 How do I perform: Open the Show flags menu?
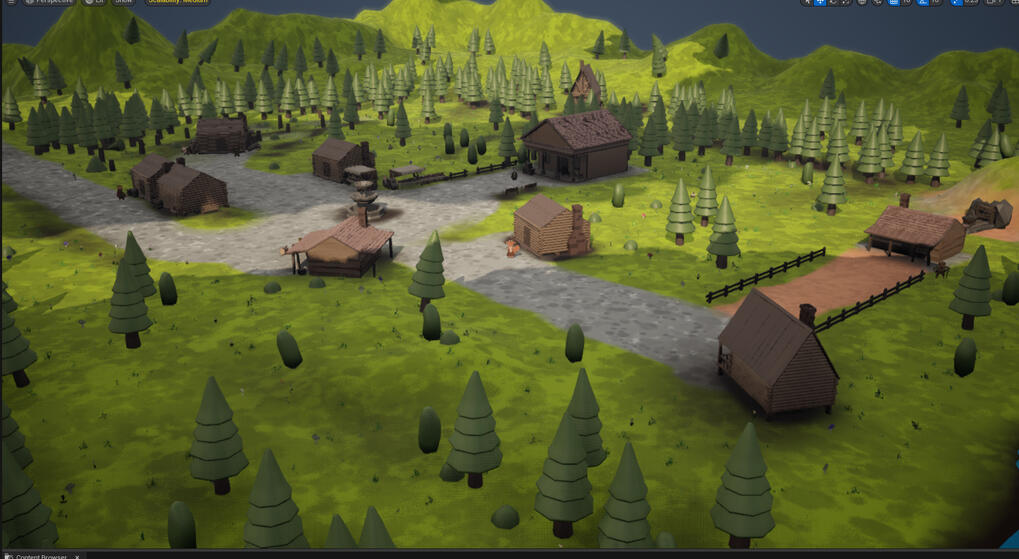[x=124, y=2]
